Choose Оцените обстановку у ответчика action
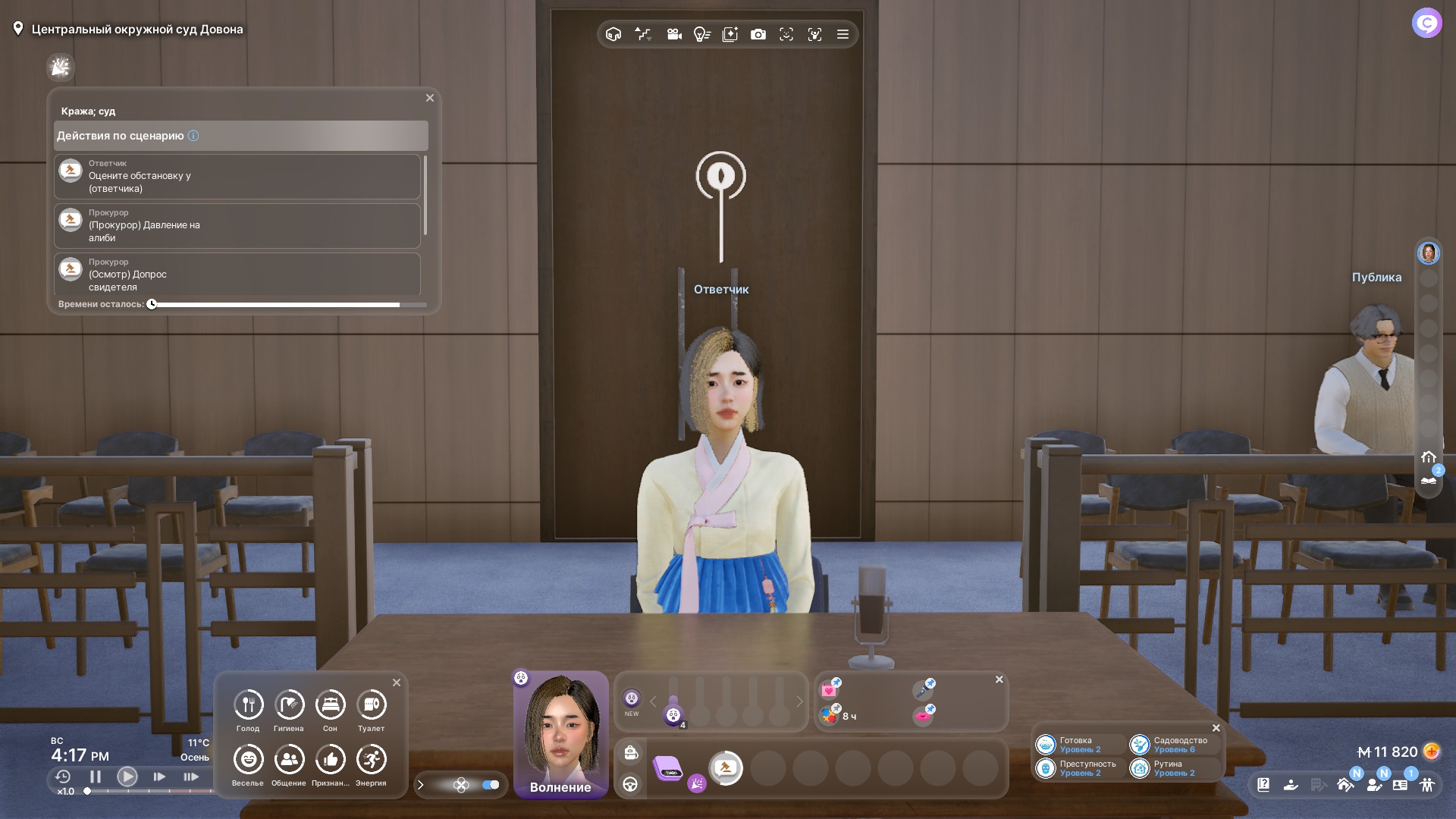The image size is (1456, 819). pos(237,177)
